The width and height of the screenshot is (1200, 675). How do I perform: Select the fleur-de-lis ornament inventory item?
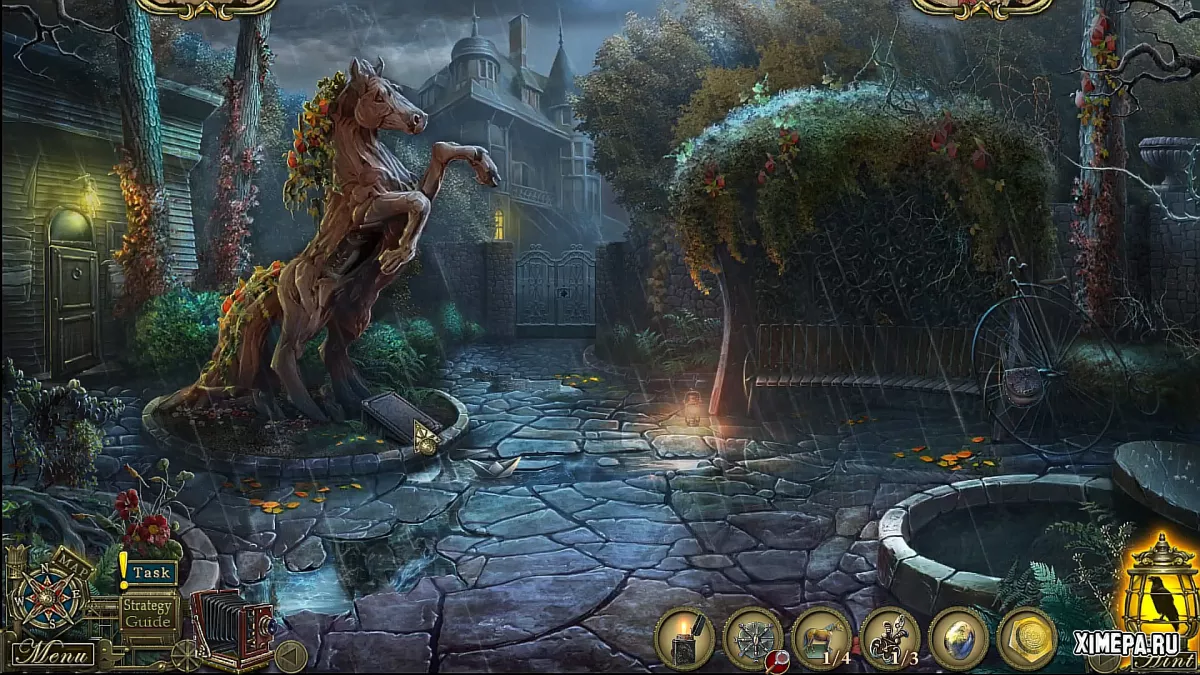tap(890, 638)
